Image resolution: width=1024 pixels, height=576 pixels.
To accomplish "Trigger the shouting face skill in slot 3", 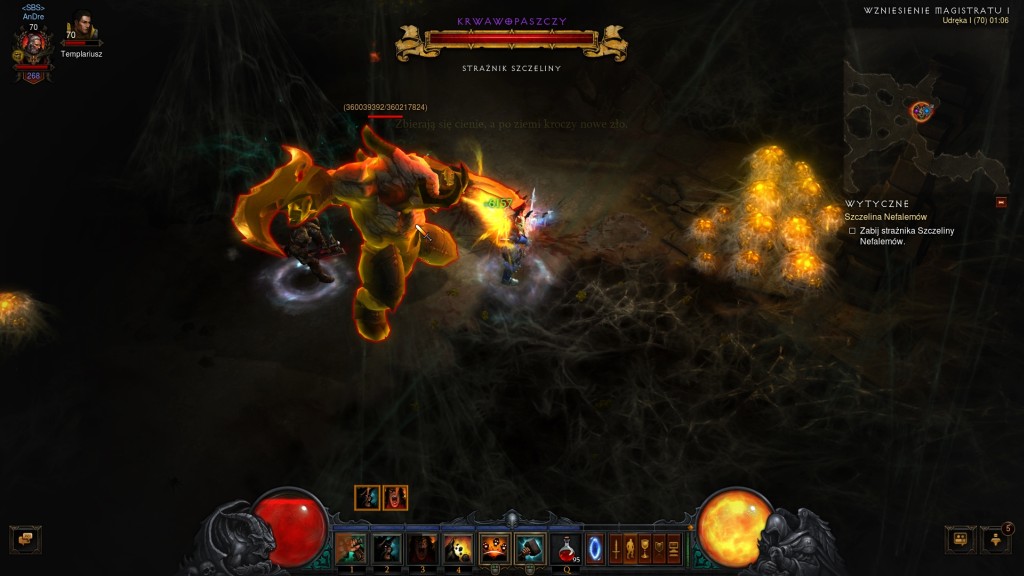I will [x=422, y=548].
